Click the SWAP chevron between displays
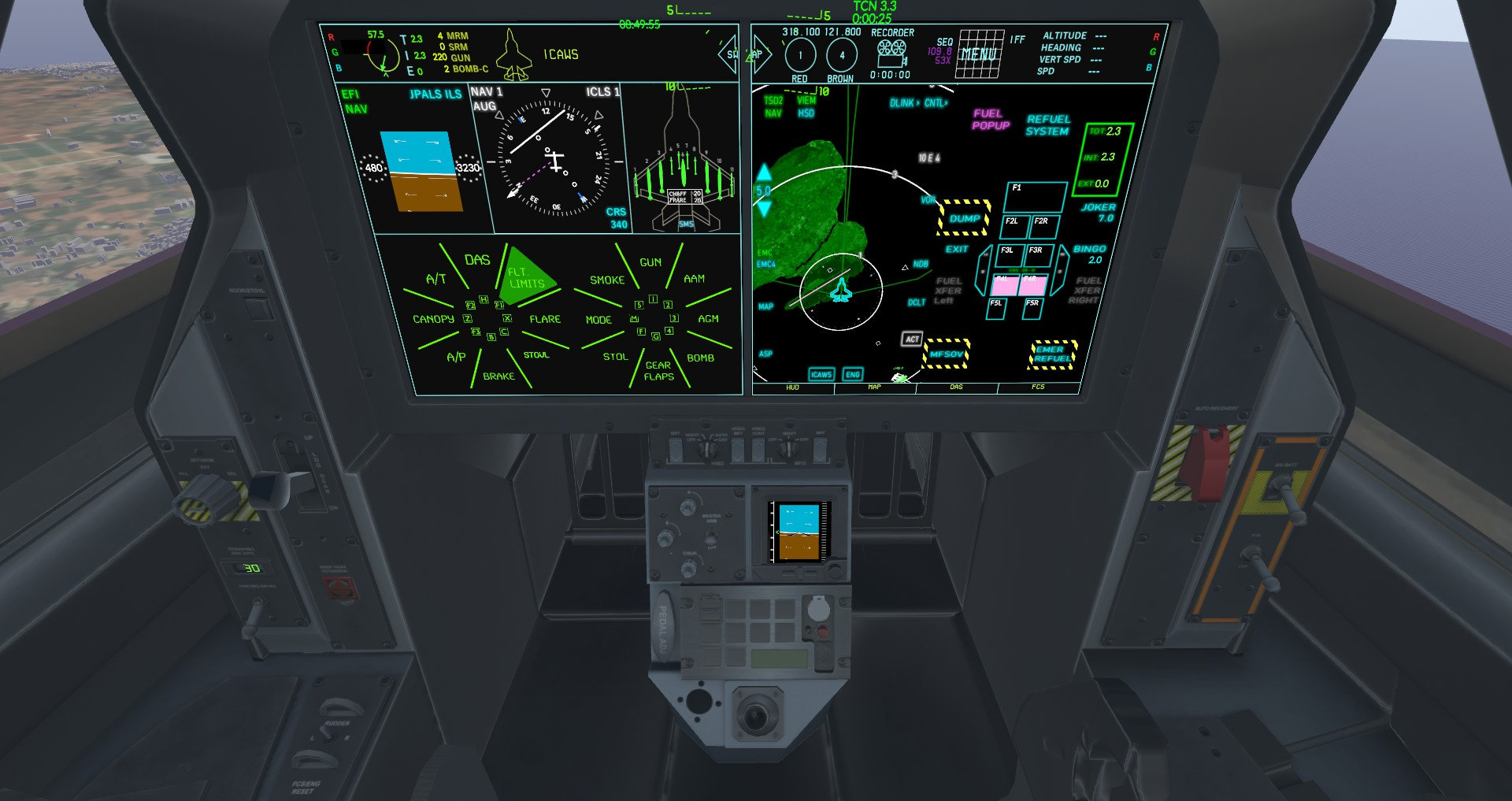 coord(730,56)
